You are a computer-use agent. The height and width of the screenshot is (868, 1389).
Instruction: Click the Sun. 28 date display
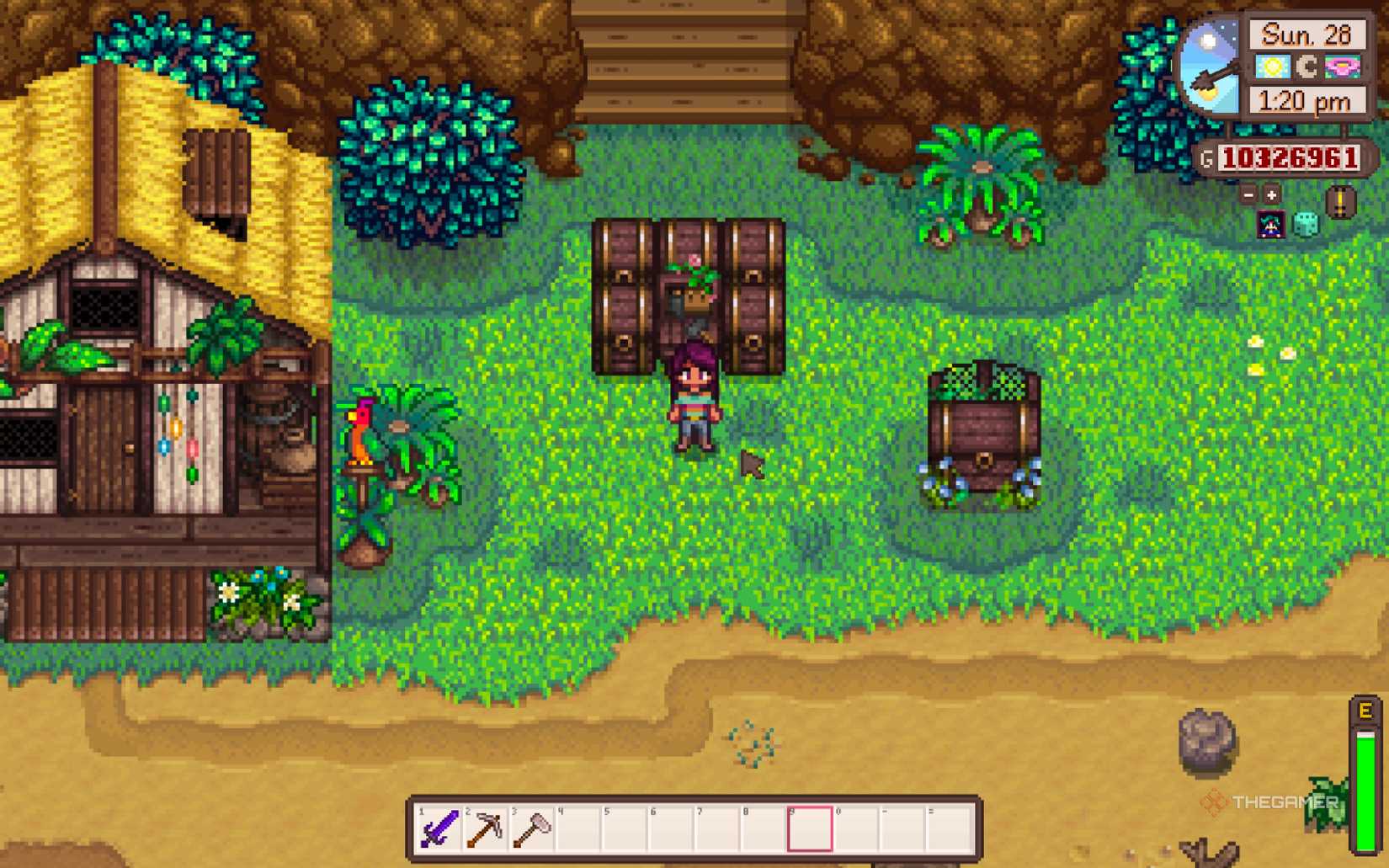click(1306, 35)
